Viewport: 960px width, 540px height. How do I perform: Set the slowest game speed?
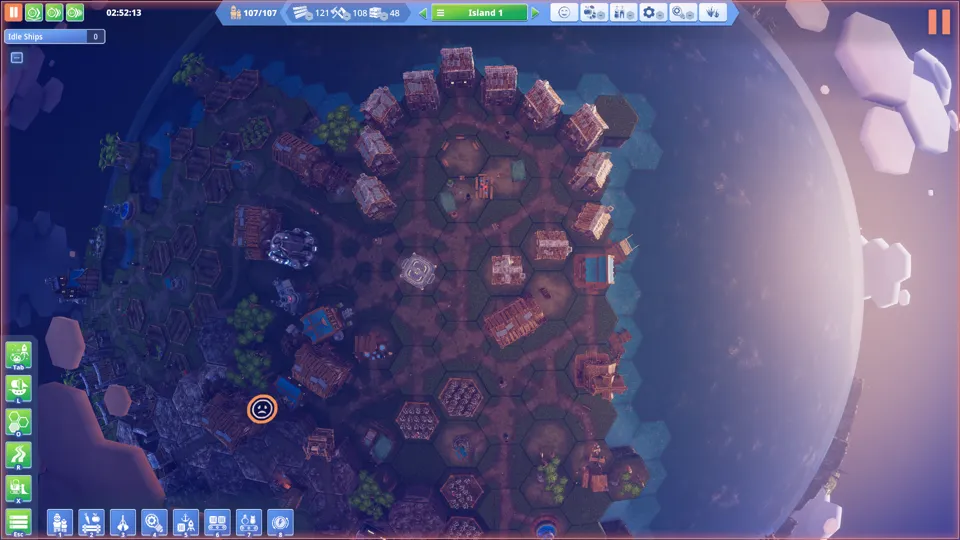(33, 13)
